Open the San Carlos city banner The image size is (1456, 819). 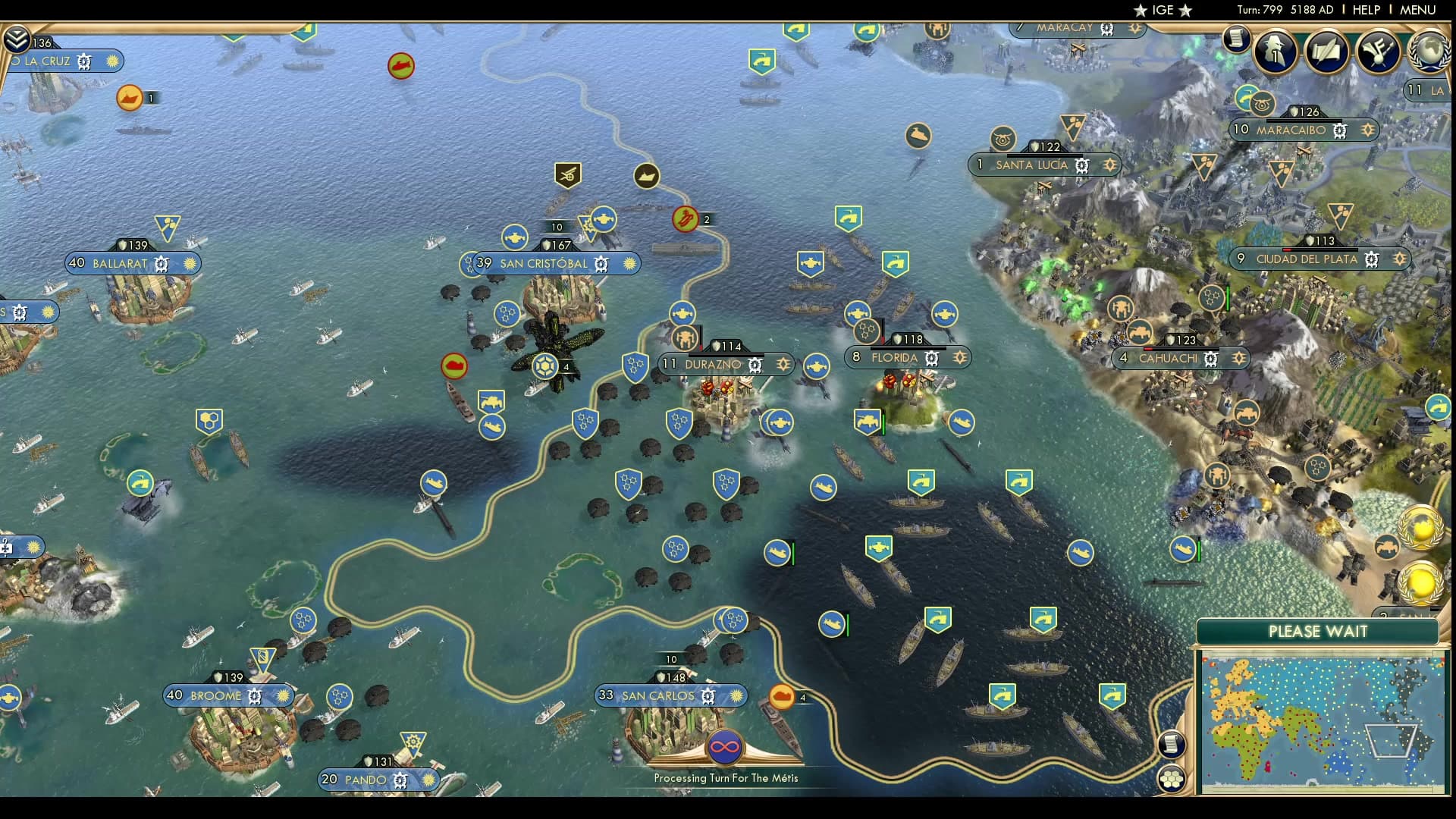coord(657,695)
